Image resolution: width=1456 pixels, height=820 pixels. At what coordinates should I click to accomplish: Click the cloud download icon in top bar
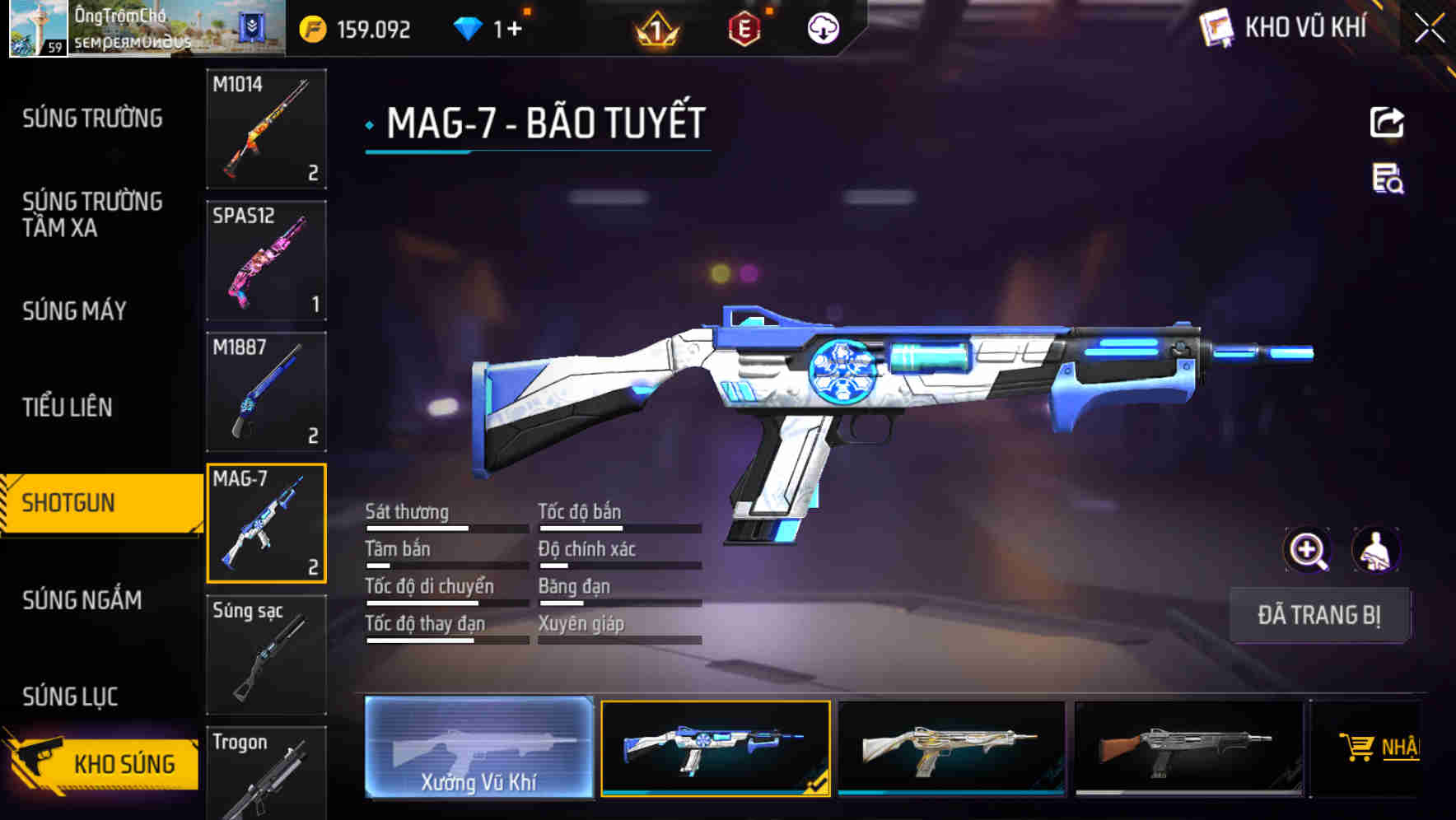pos(821,26)
